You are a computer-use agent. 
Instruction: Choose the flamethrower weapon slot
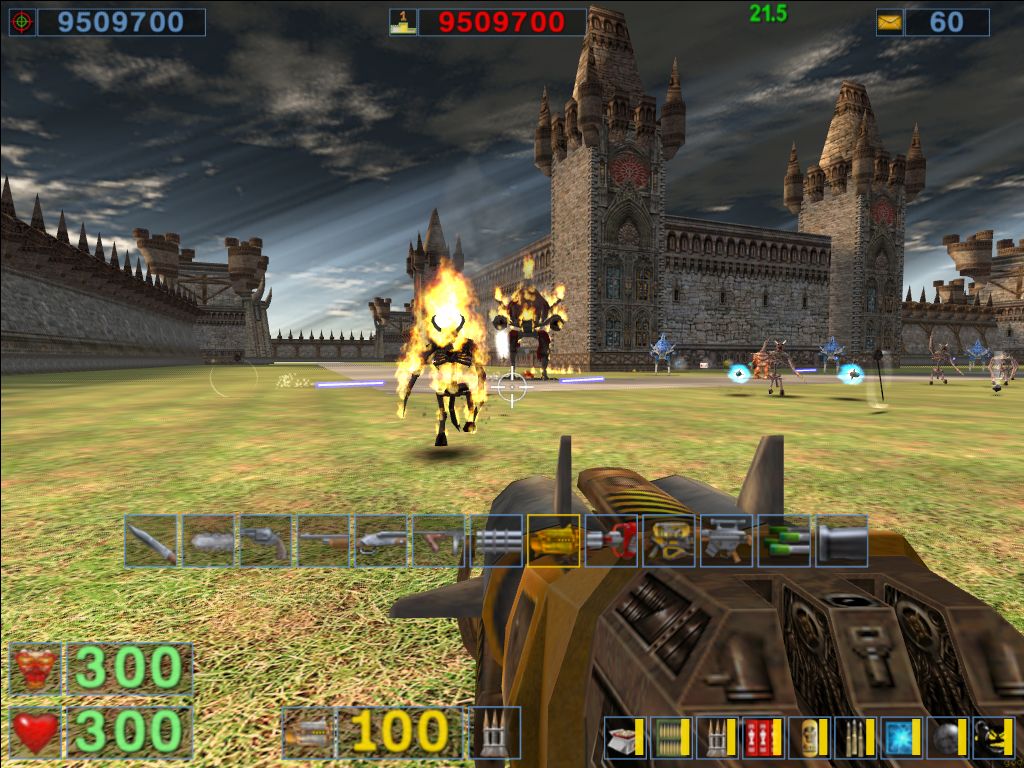[x=669, y=541]
